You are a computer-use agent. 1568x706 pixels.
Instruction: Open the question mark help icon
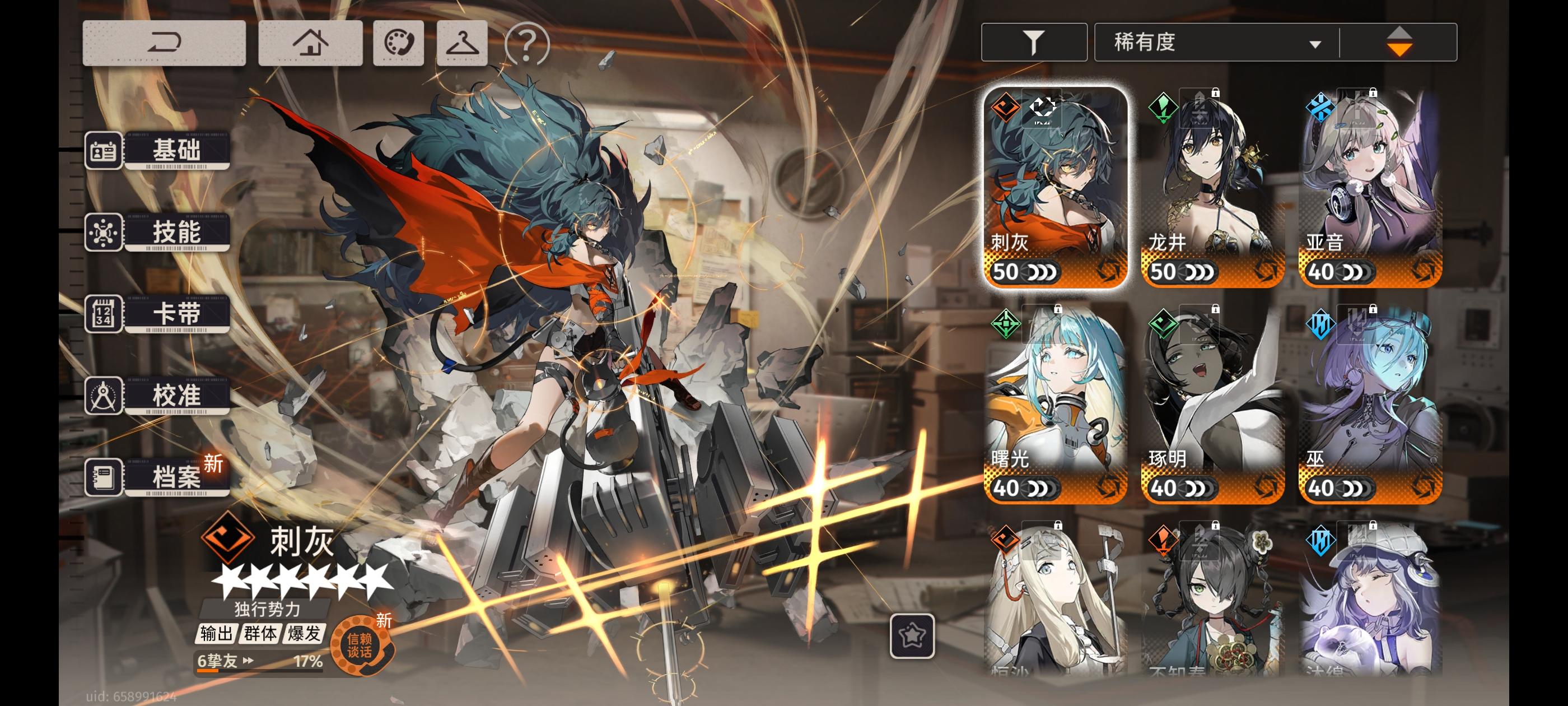click(527, 43)
